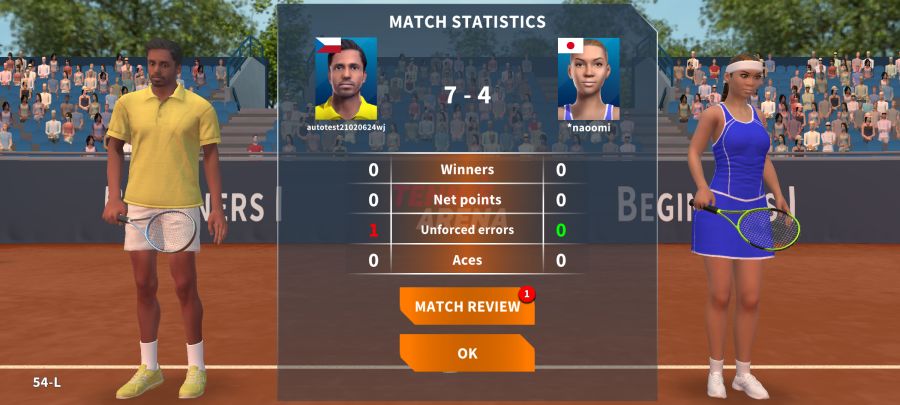Select autotest21020624wj player portrait

click(x=346, y=79)
